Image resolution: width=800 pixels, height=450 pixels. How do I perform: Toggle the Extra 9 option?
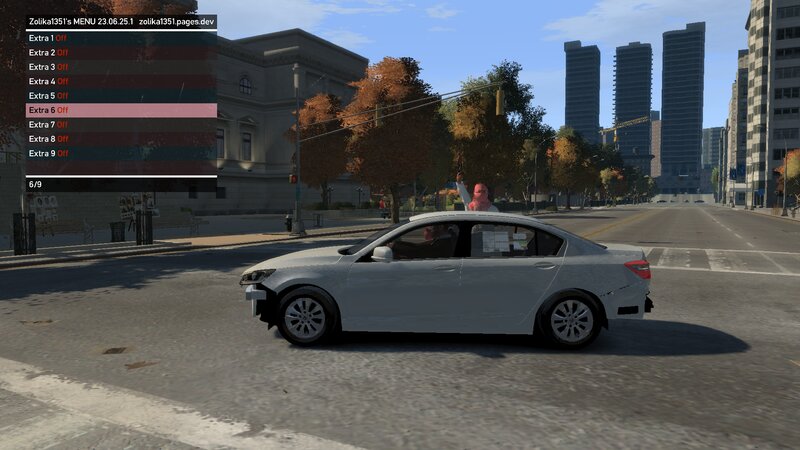click(120, 153)
